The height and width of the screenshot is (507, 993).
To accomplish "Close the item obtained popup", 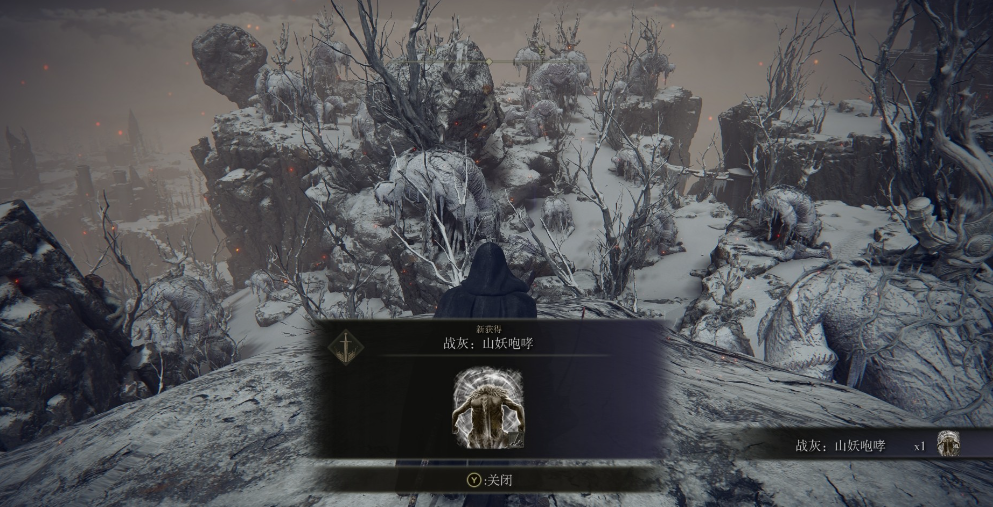I will (489, 480).
